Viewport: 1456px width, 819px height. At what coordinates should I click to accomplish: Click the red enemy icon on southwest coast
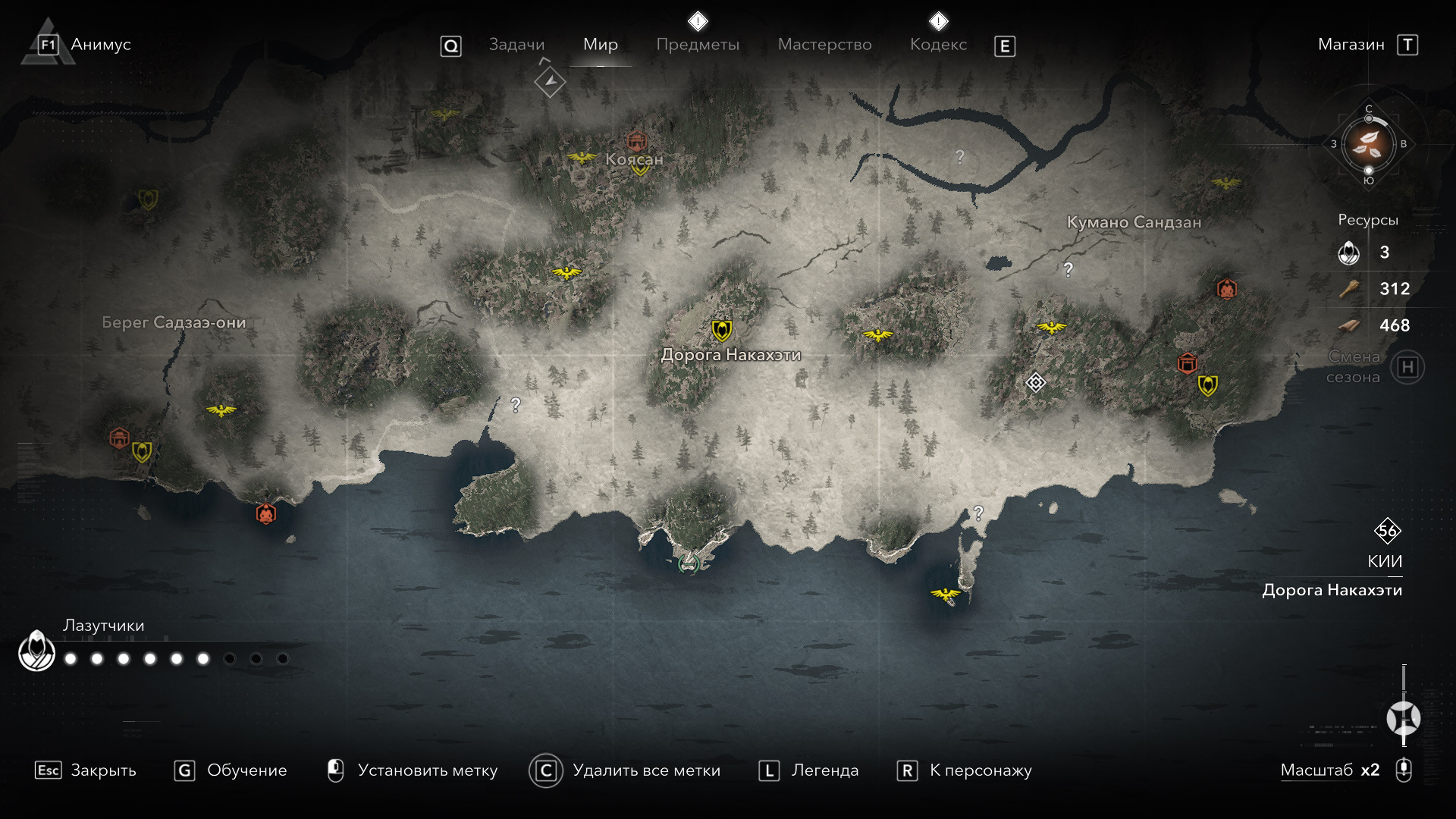point(265,513)
